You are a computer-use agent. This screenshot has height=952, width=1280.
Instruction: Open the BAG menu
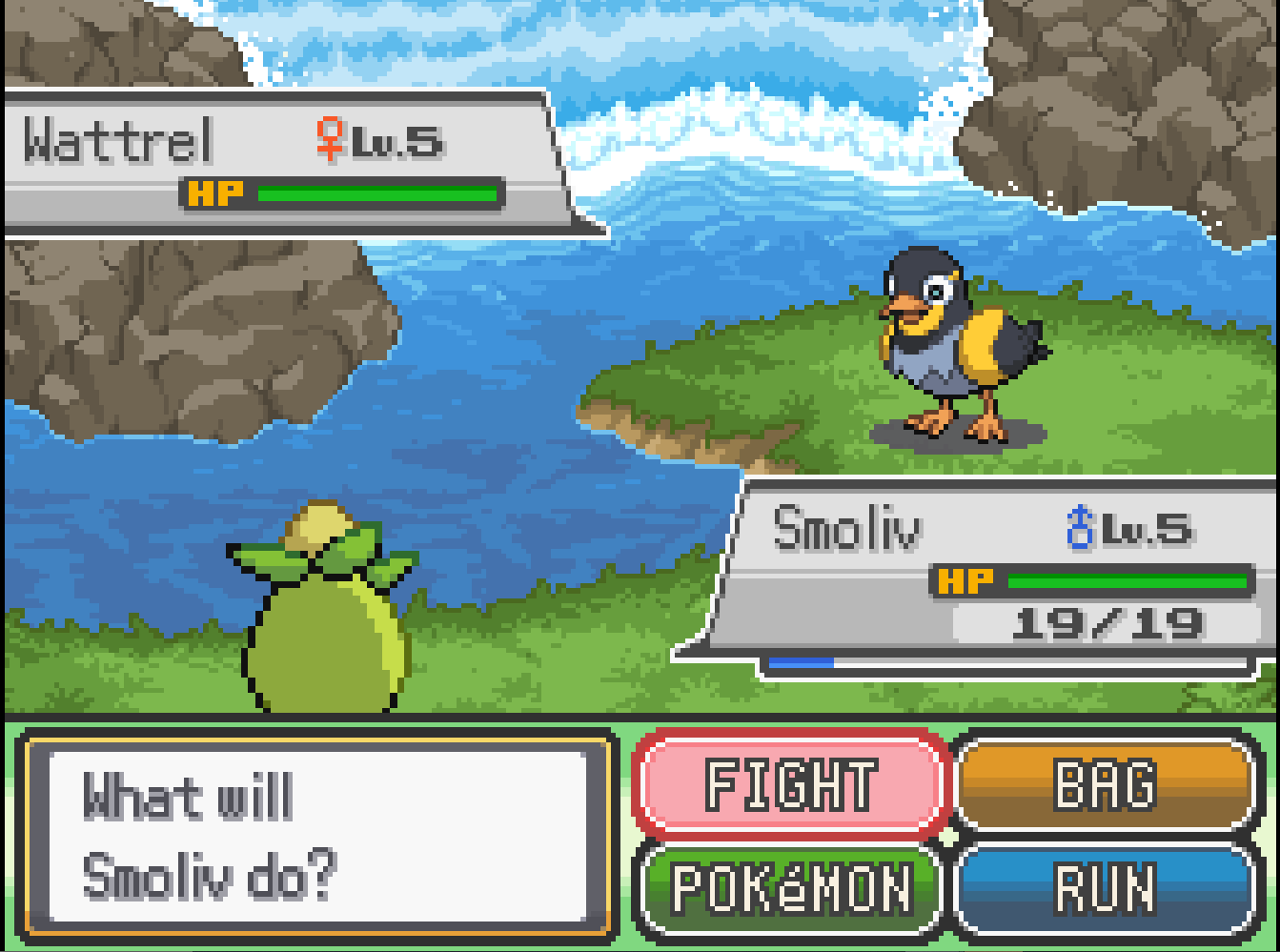1106,785
